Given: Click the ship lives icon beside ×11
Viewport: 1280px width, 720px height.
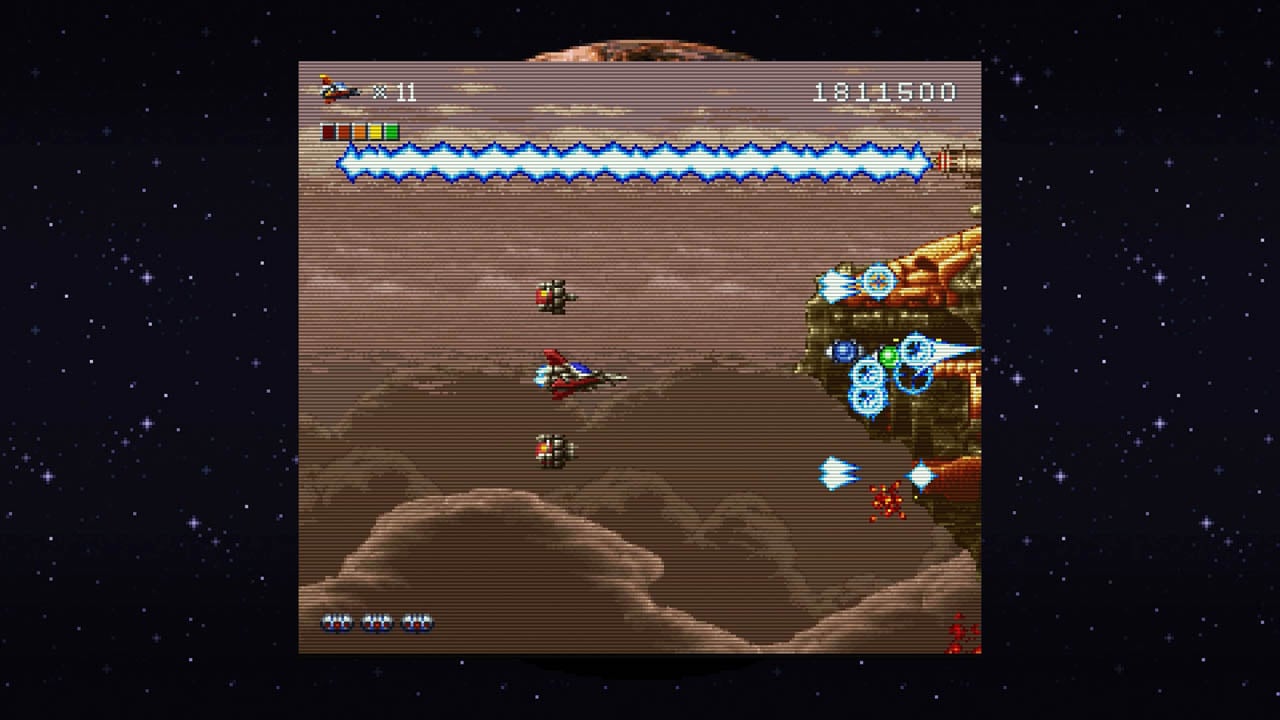Looking at the screenshot, I should click(335, 90).
